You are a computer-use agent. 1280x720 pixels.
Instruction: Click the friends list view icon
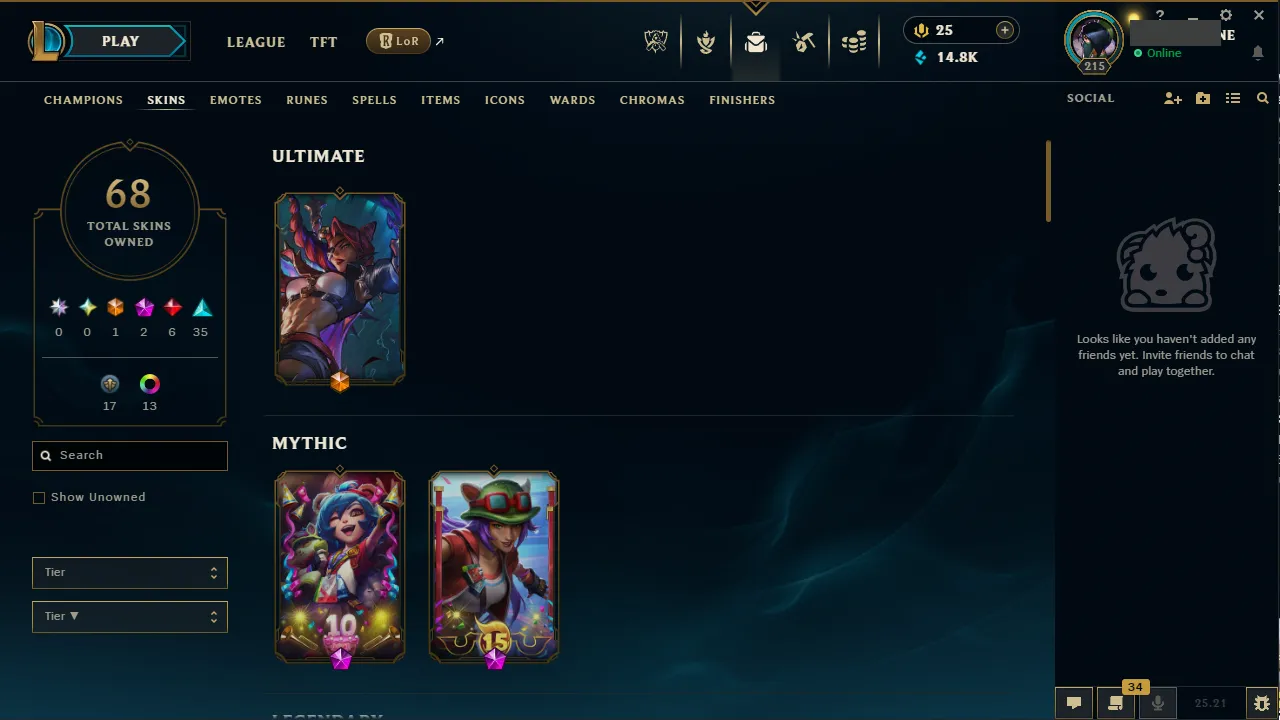[1233, 98]
